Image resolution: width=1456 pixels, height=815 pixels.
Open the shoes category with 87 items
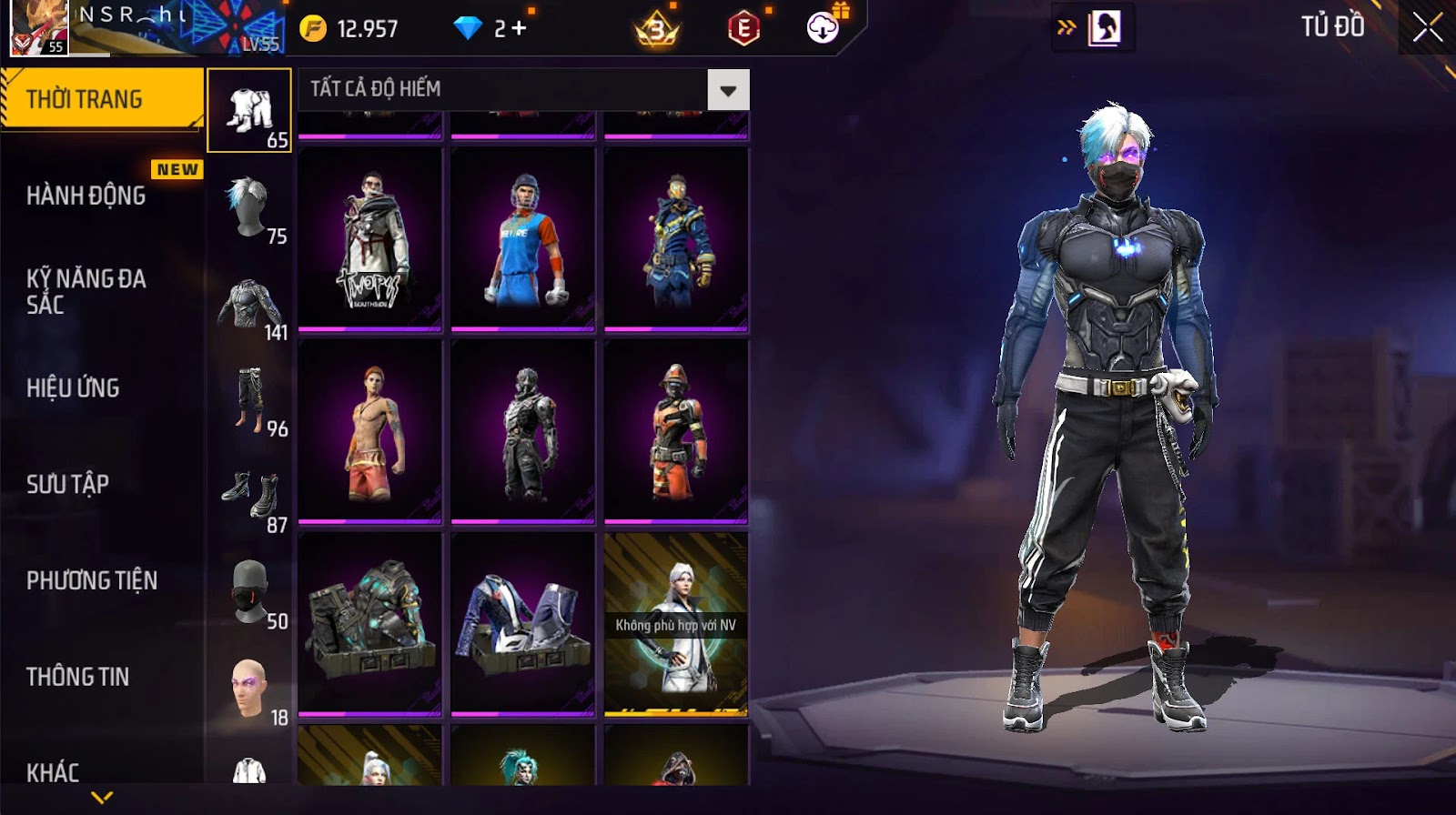[x=249, y=498]
